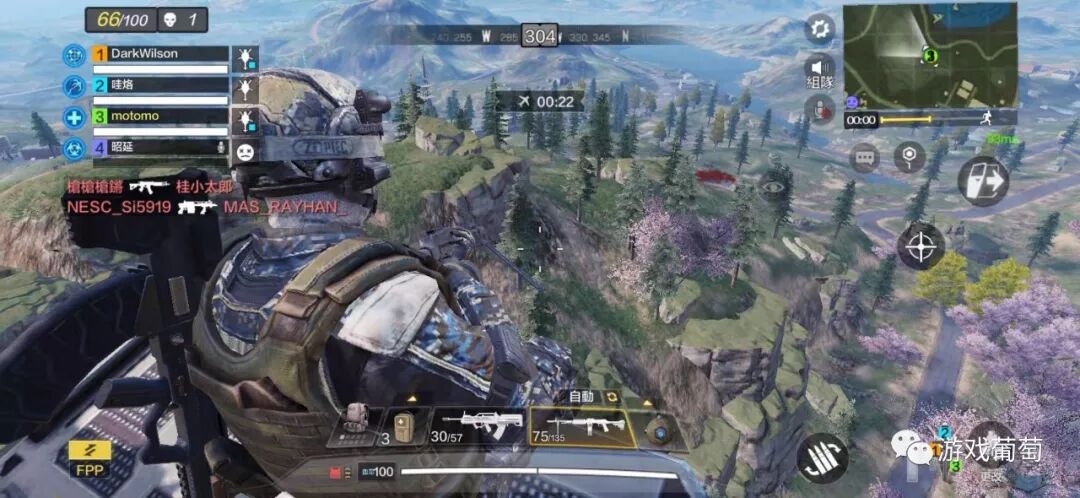Select teammate DarkWilson's row

coord(160,55)
